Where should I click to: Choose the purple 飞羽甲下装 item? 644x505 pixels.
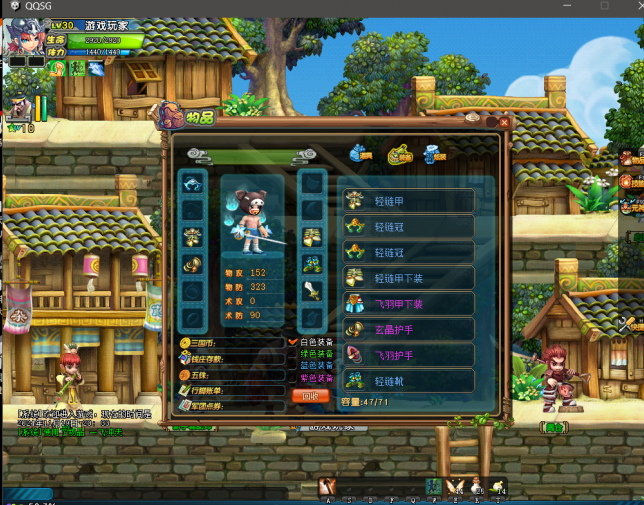point(407,304)
